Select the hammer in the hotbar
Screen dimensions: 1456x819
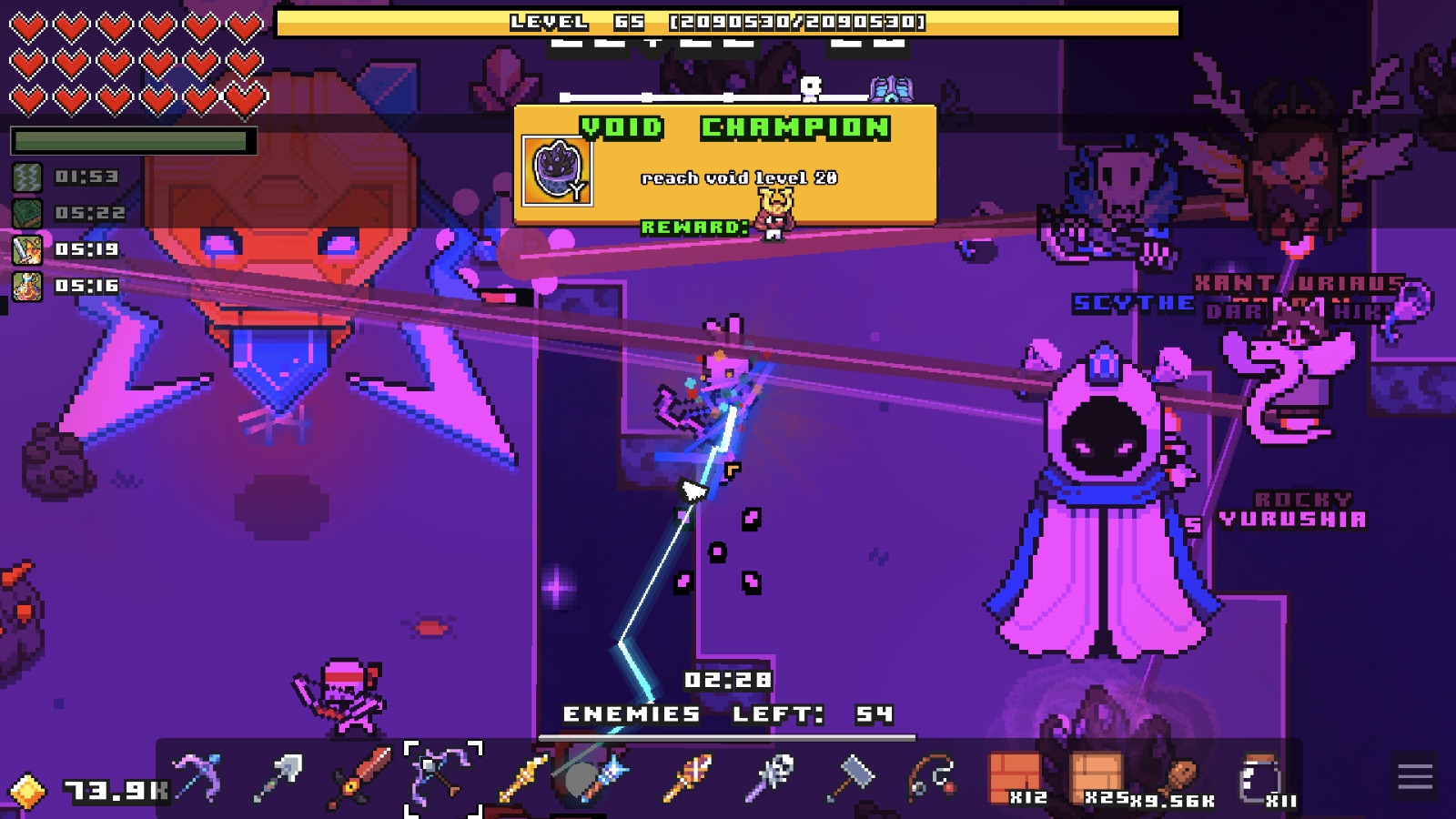[851, 778]
